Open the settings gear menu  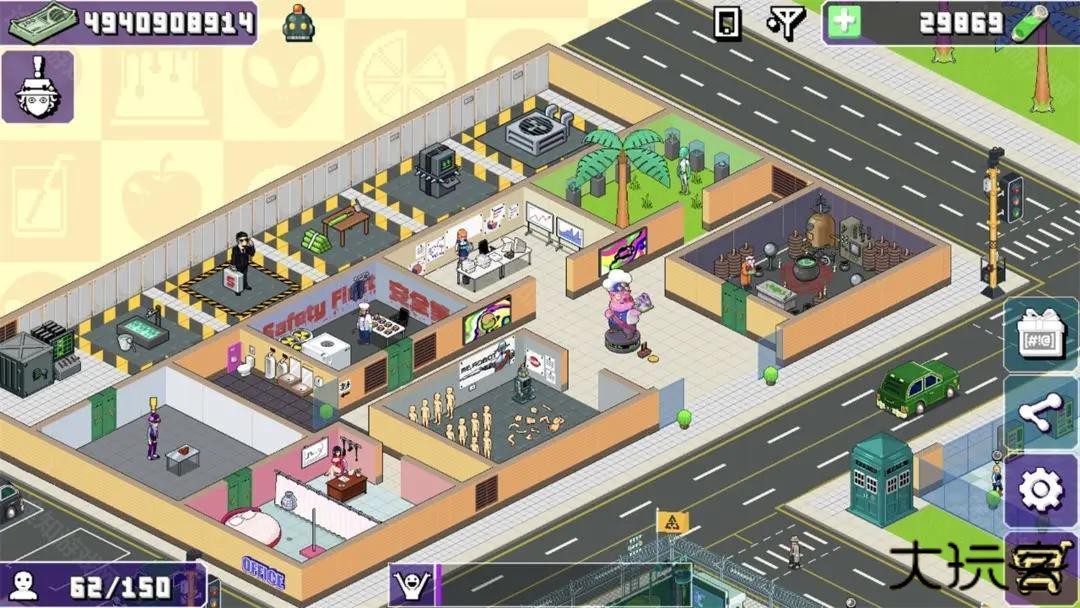pos(1040,490)
